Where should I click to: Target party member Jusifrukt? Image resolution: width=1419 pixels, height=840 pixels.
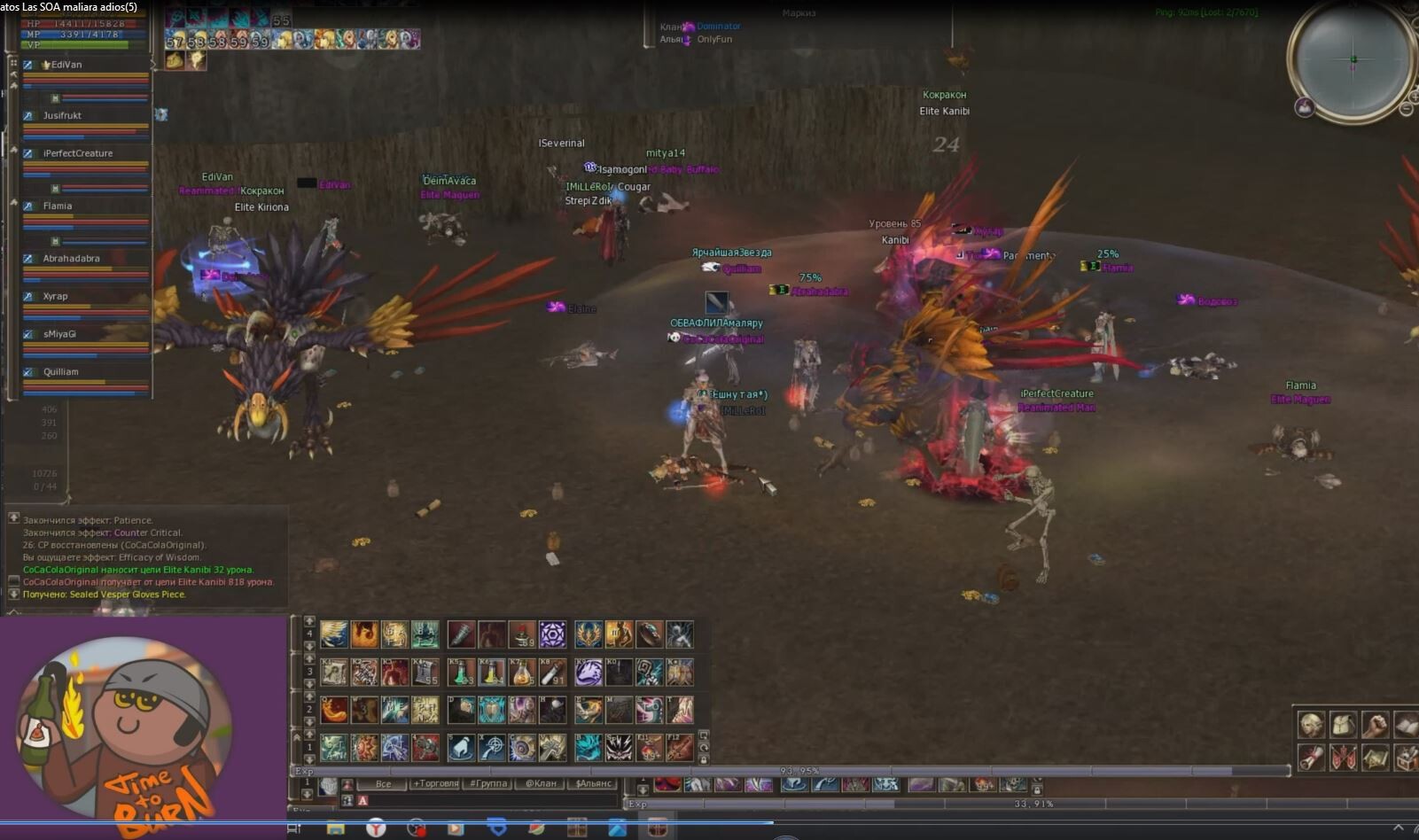point(62,115)
